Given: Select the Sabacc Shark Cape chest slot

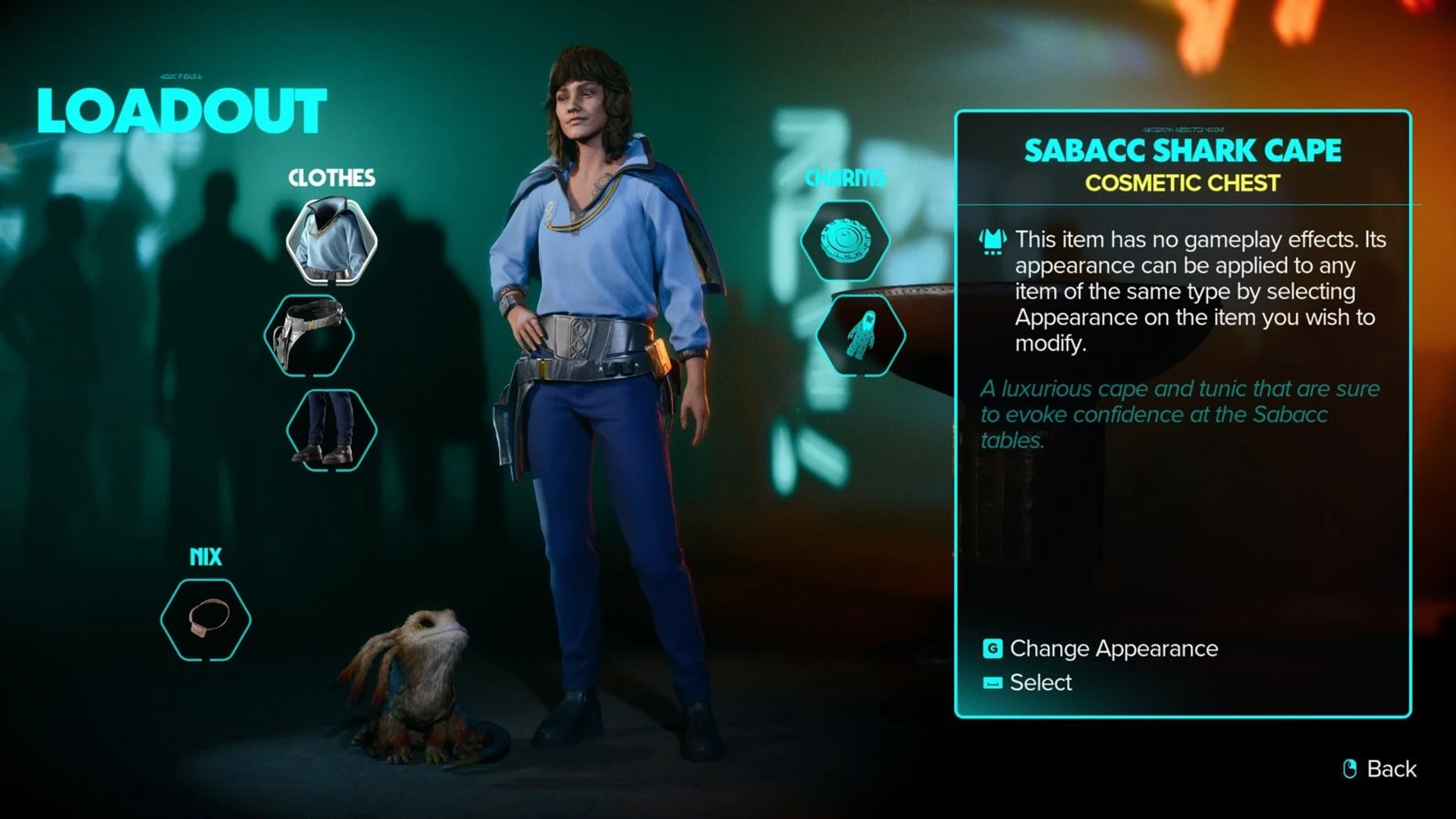Looking at the screenshot, I should (x=331, y=241).
